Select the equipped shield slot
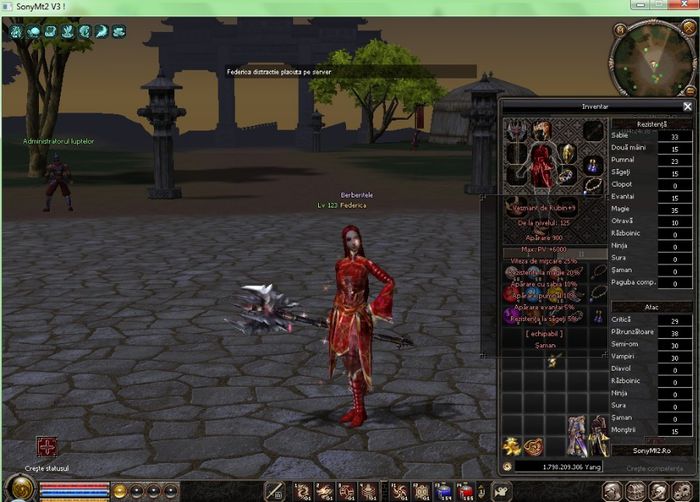Screen dimensions: 700x502 (x=567, y=152)
